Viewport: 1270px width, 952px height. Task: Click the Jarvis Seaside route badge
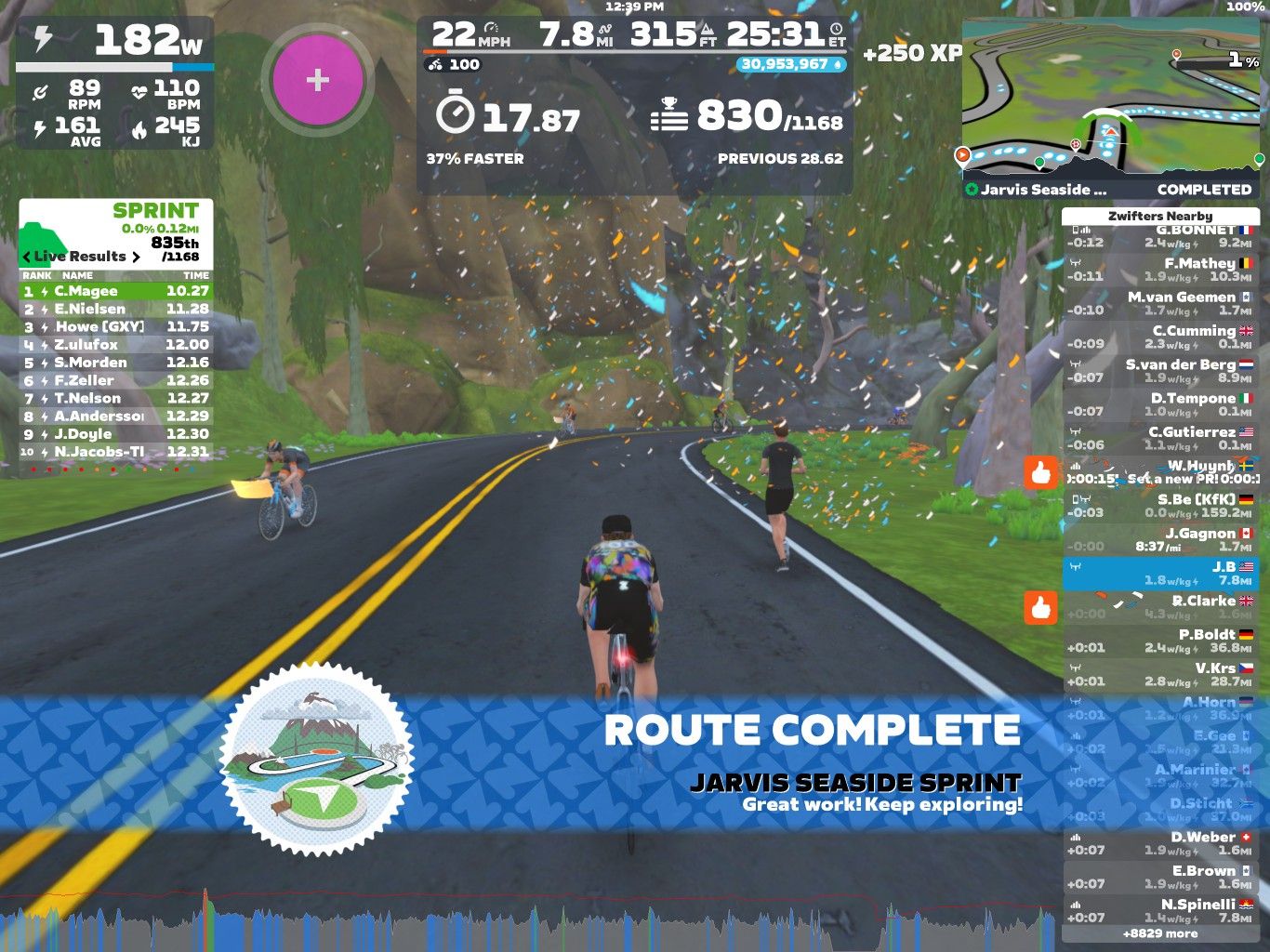pos(317,760)
